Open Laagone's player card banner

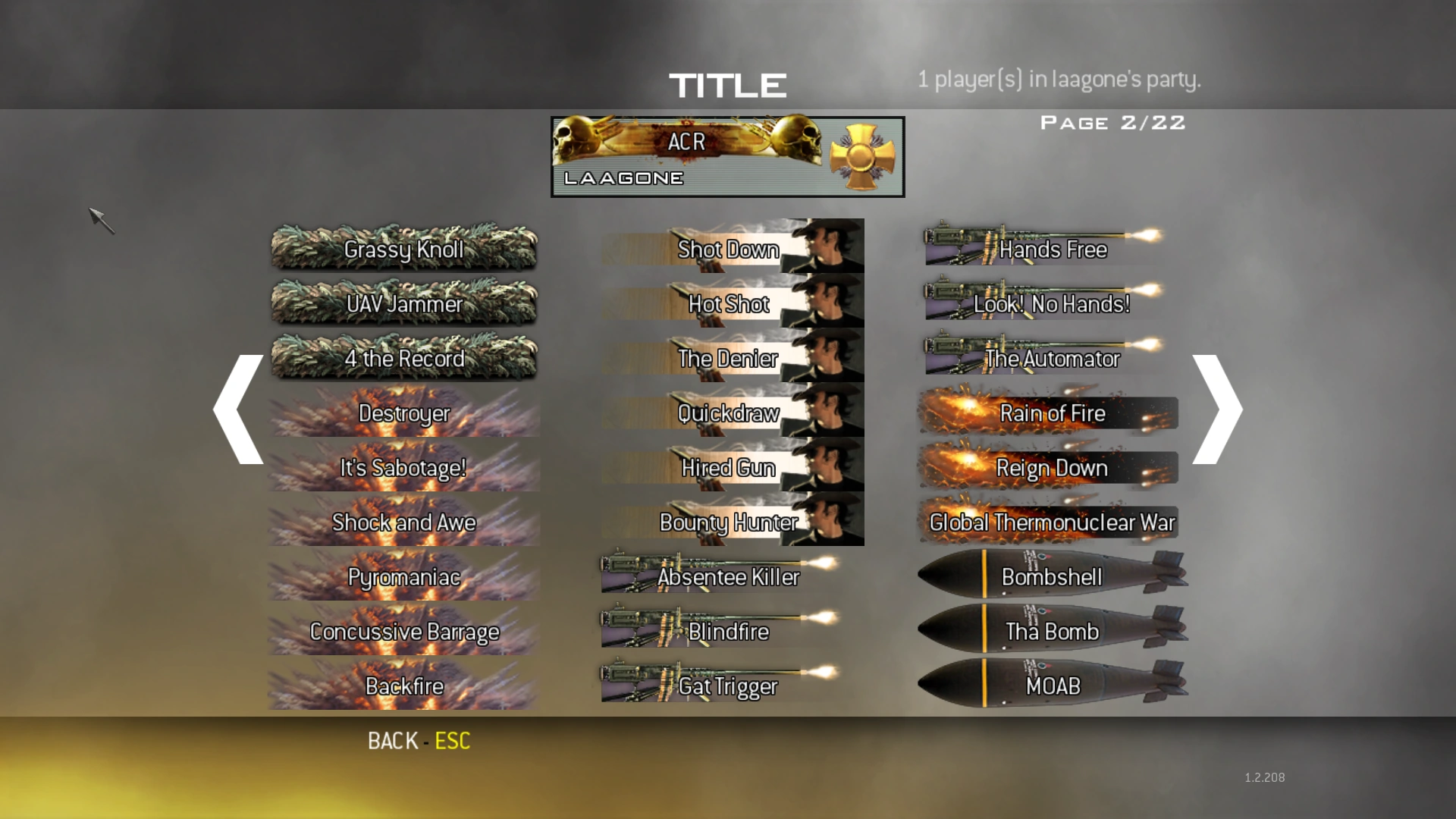tap(726, 156)
